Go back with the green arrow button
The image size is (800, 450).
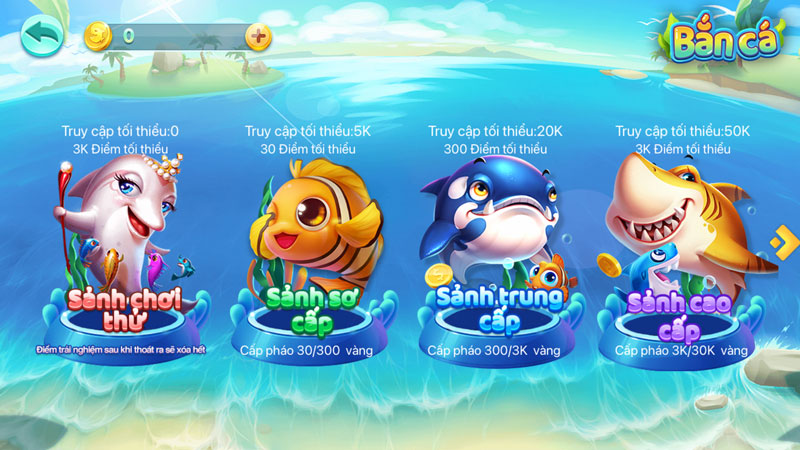tap(41, 36)
